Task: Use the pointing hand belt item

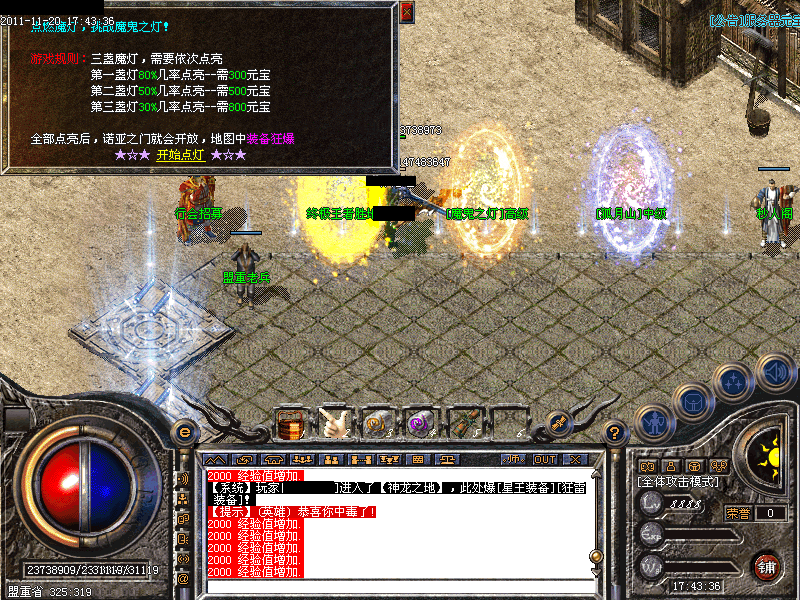Action: click(334, 423)
